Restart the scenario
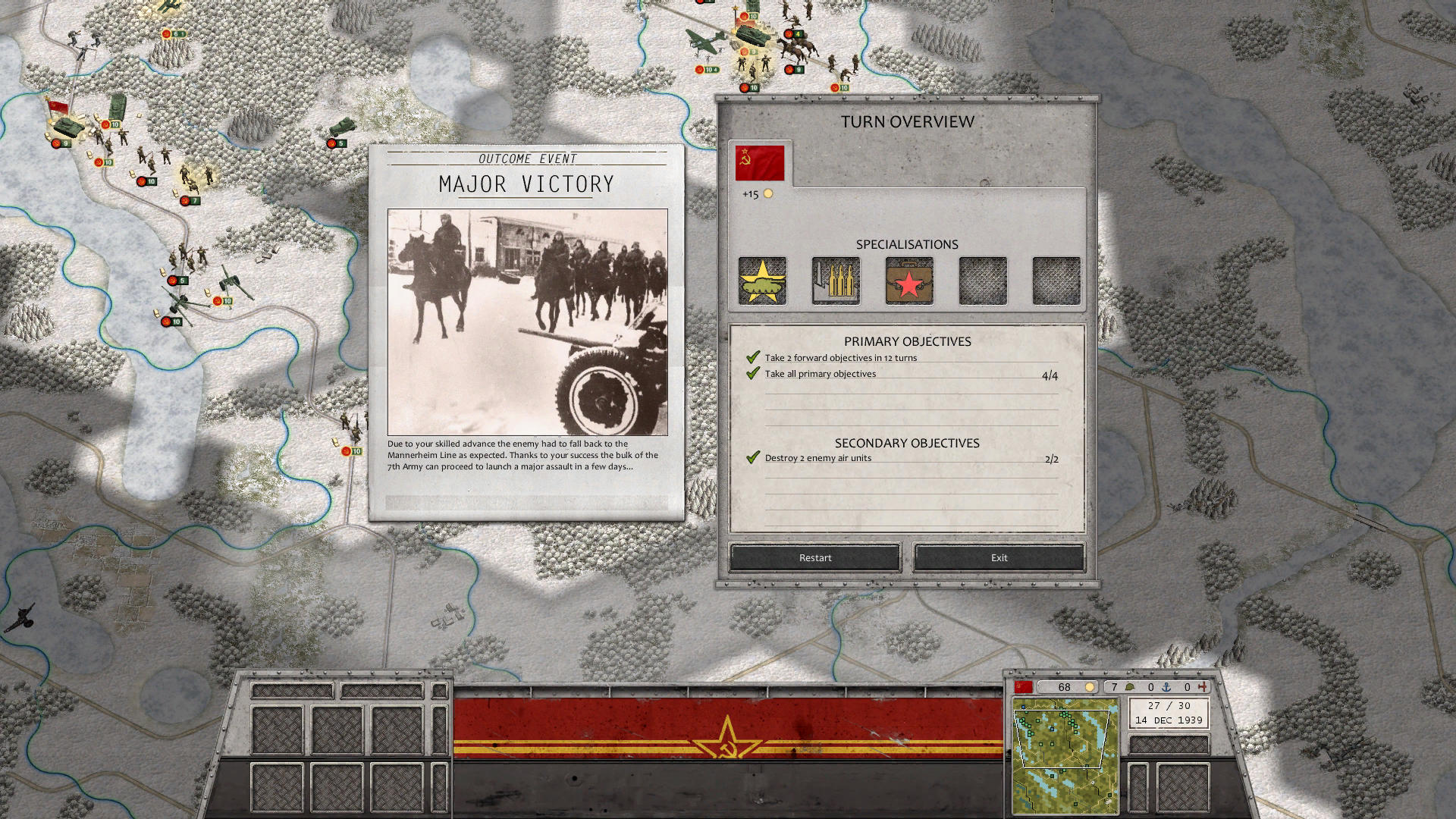This screenshot has width=1456, height=819. click(x=815, y=557)
